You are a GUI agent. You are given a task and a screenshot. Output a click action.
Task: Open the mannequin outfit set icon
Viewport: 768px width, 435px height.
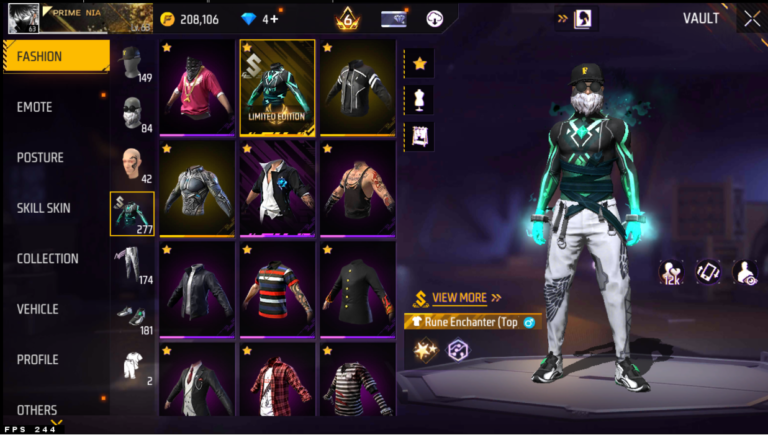click(x=420, y=99)
